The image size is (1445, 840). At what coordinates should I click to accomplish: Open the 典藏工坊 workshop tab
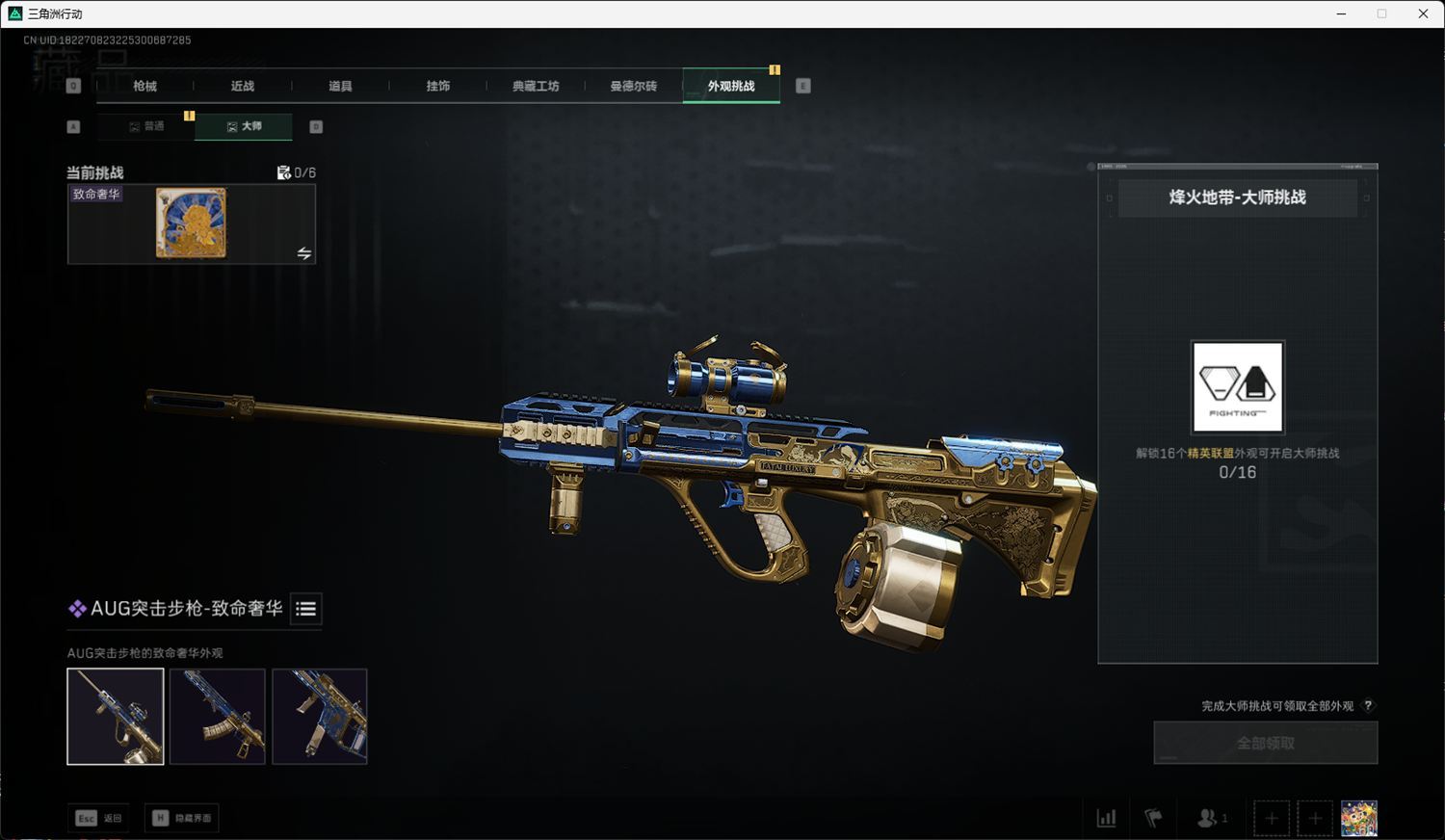[536, 86]
